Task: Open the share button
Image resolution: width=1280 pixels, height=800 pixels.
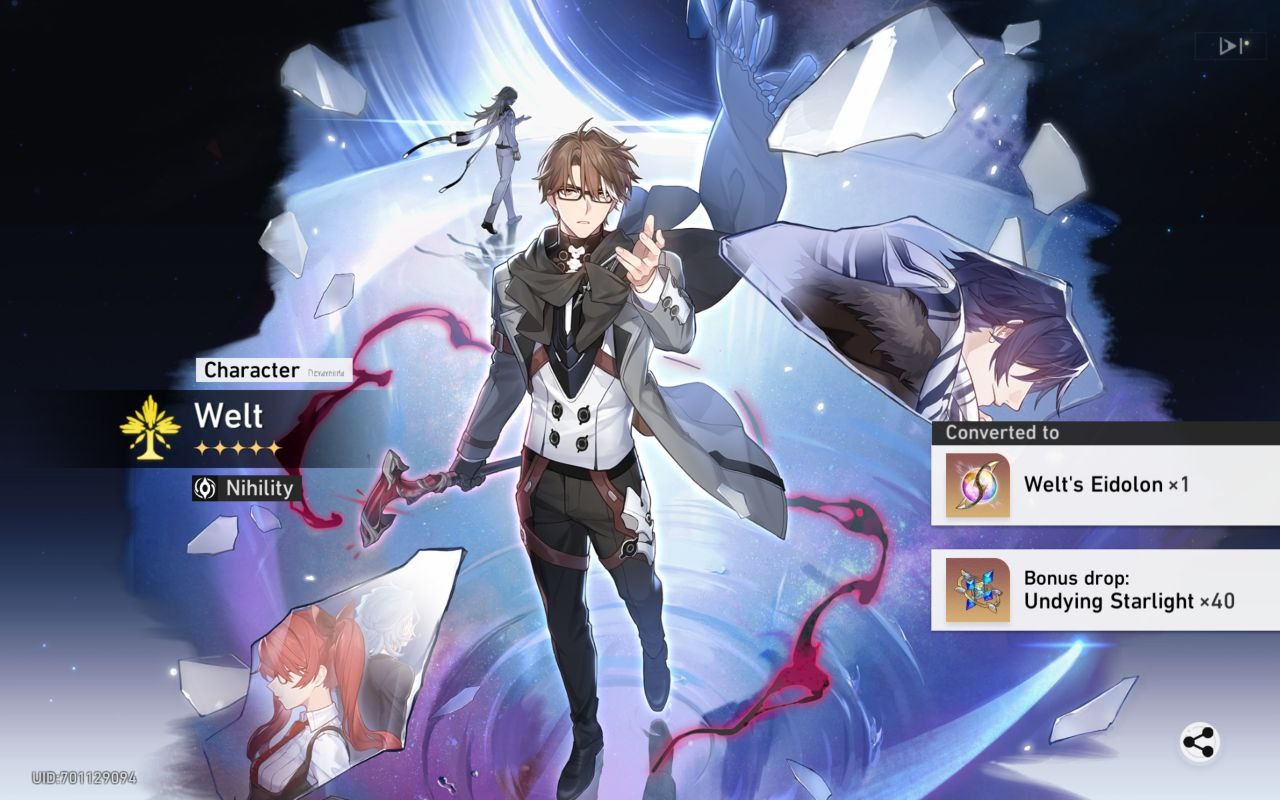Action: click(1198, 743)
